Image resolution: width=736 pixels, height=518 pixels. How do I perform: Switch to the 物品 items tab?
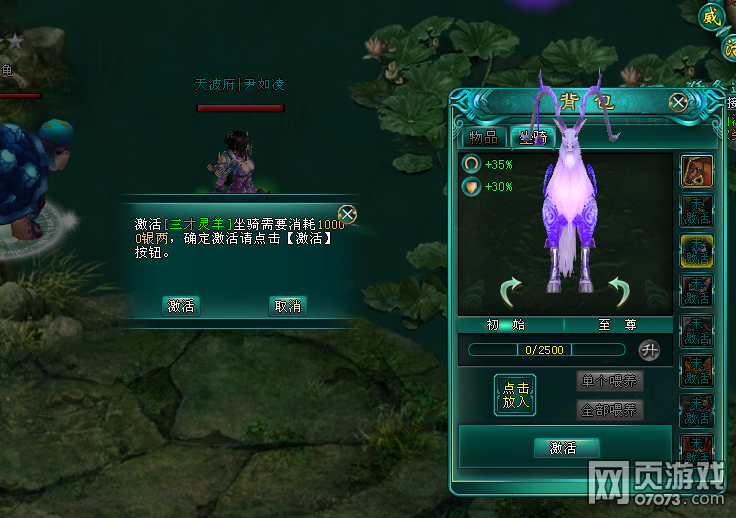pyautogui.click(x=484, y=137)
